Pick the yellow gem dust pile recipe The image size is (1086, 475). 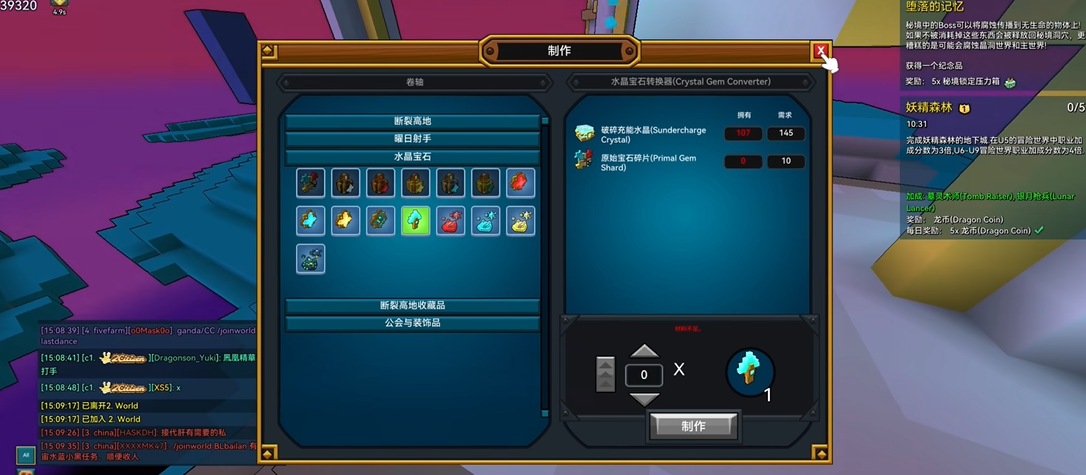tap(520, 221)
